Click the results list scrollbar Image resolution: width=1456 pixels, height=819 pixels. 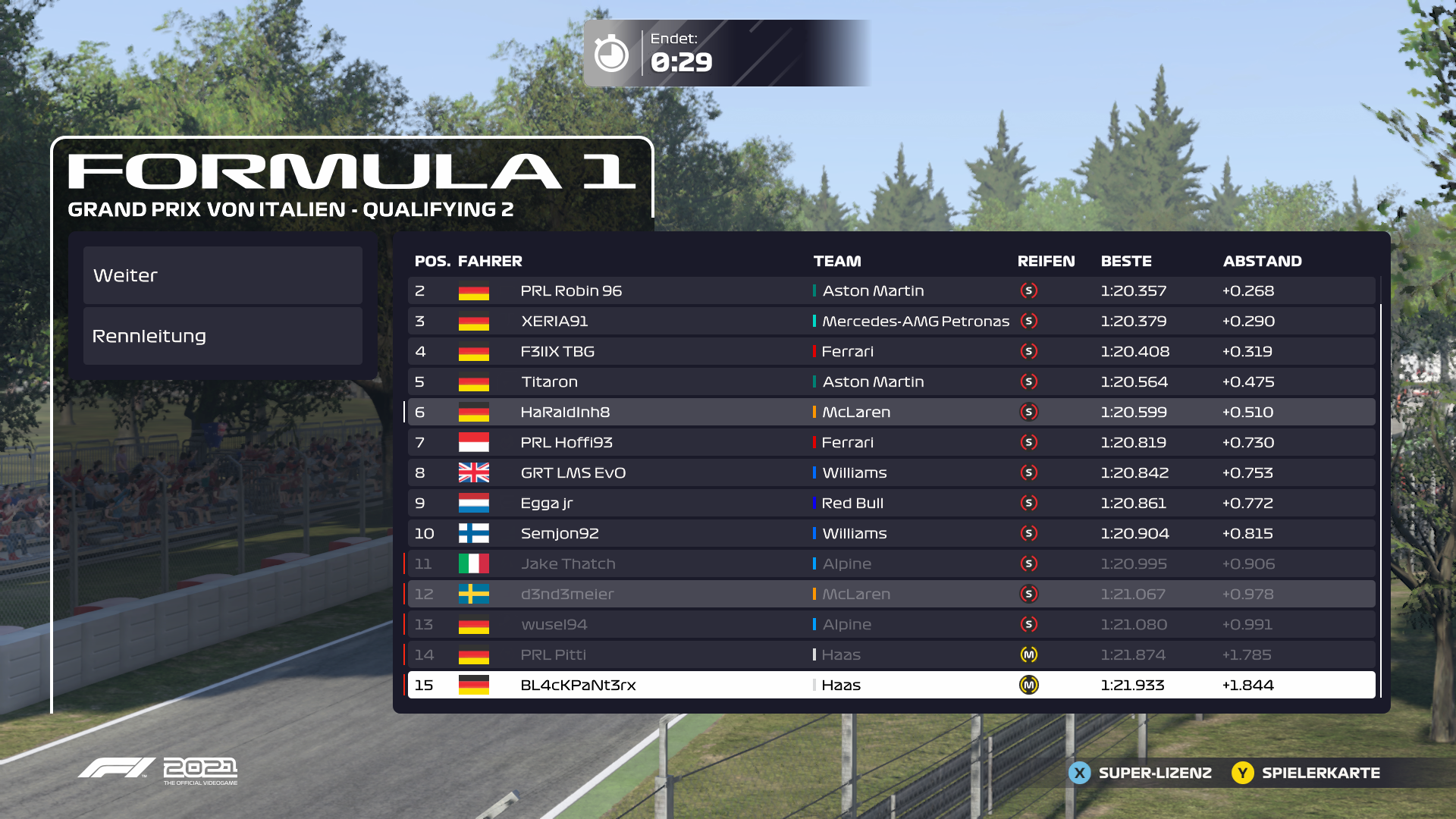pyautogui.click(x=1381, y=500)
